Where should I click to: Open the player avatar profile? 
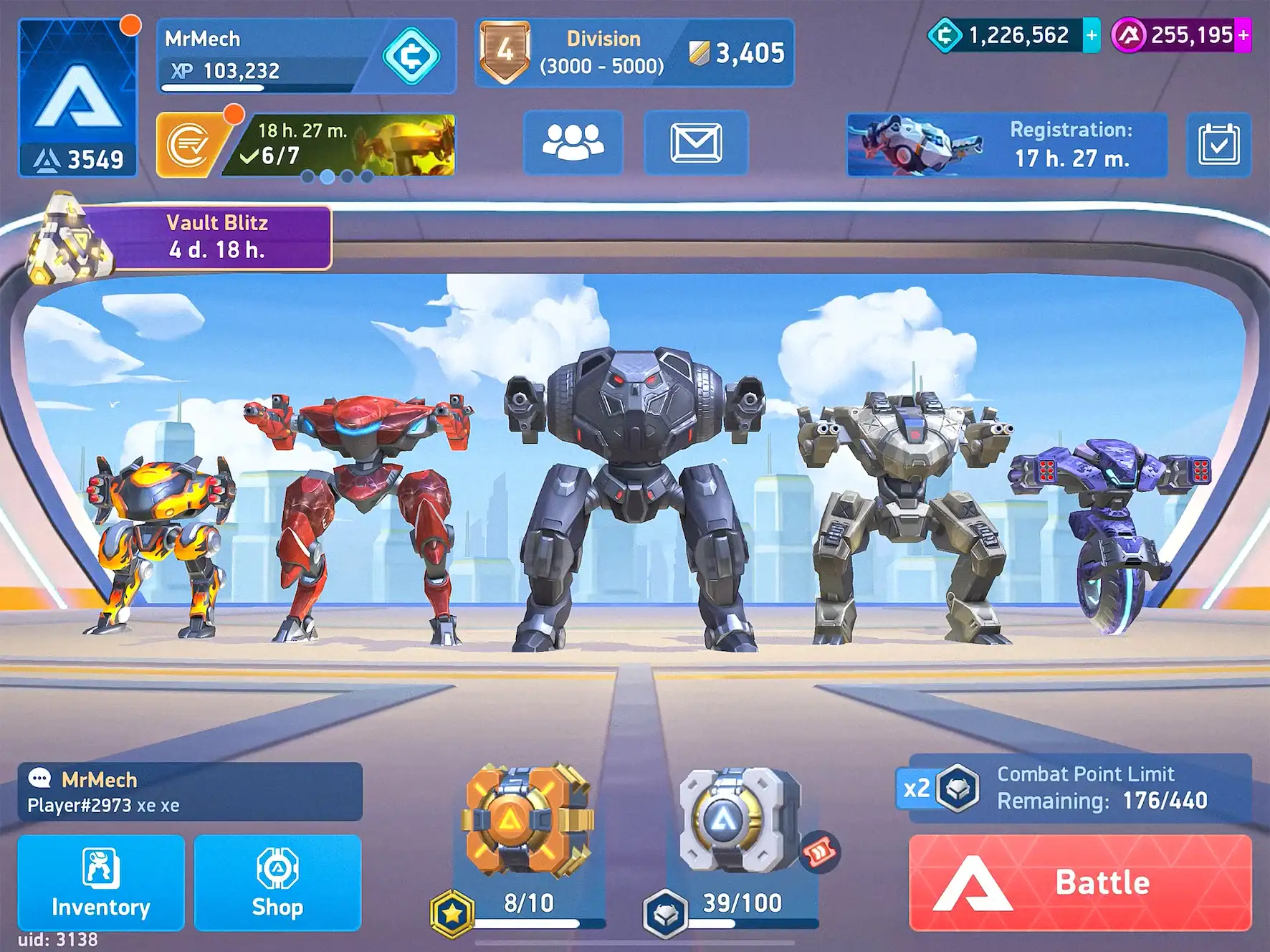[x=77, y=97]
